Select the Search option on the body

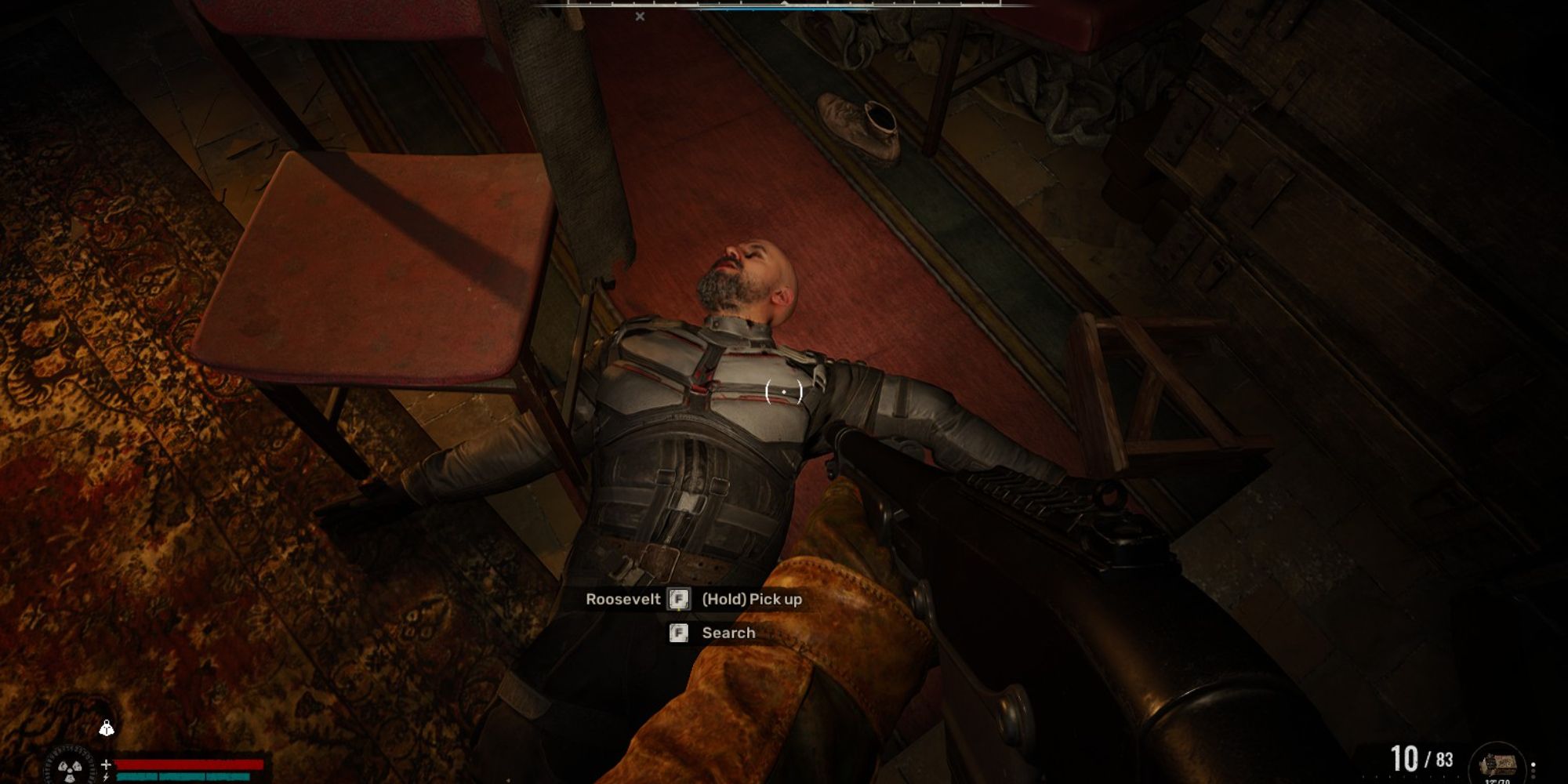click(x=728, y=633)
